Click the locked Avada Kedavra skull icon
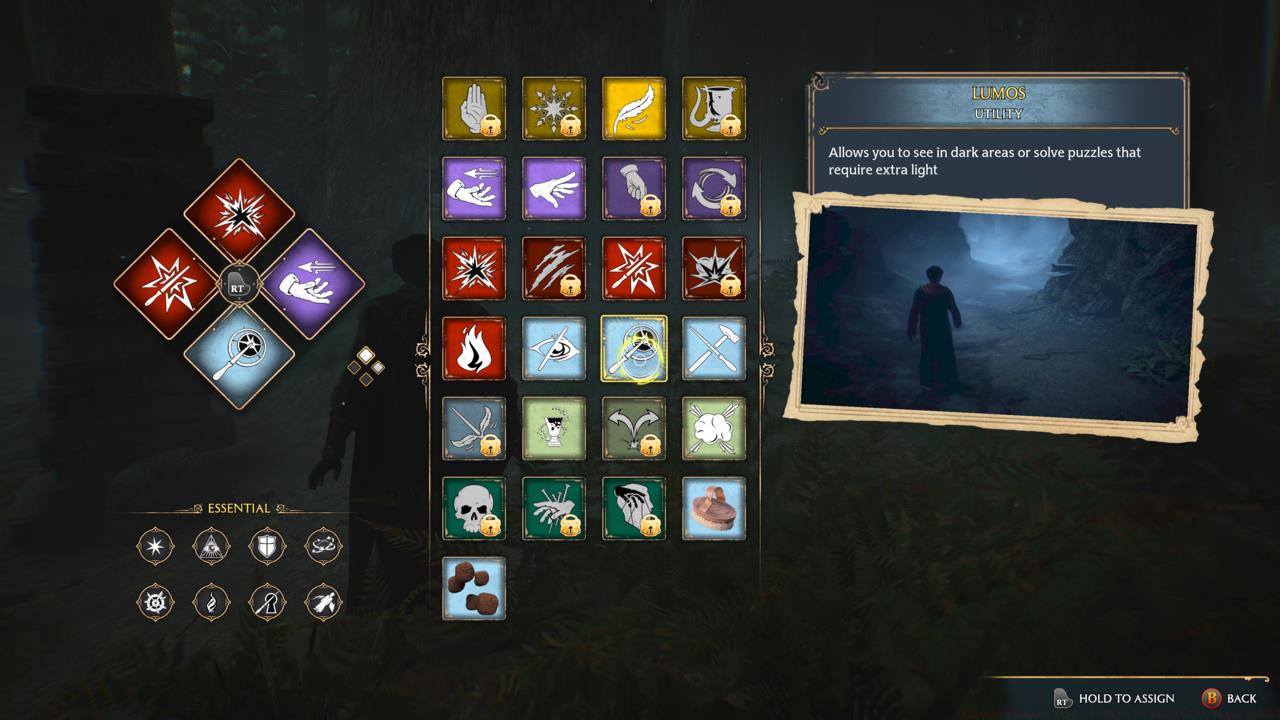The width and height of the screenshot is (1280, 720). [x=474, y=510]
